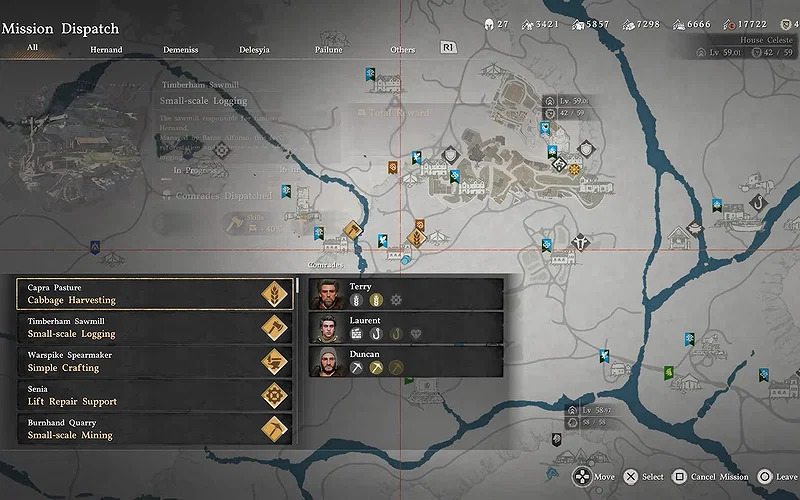This screenshot has height=500, width=800.
Task: Switch to the Pailune tab
Action: (330, 49)
